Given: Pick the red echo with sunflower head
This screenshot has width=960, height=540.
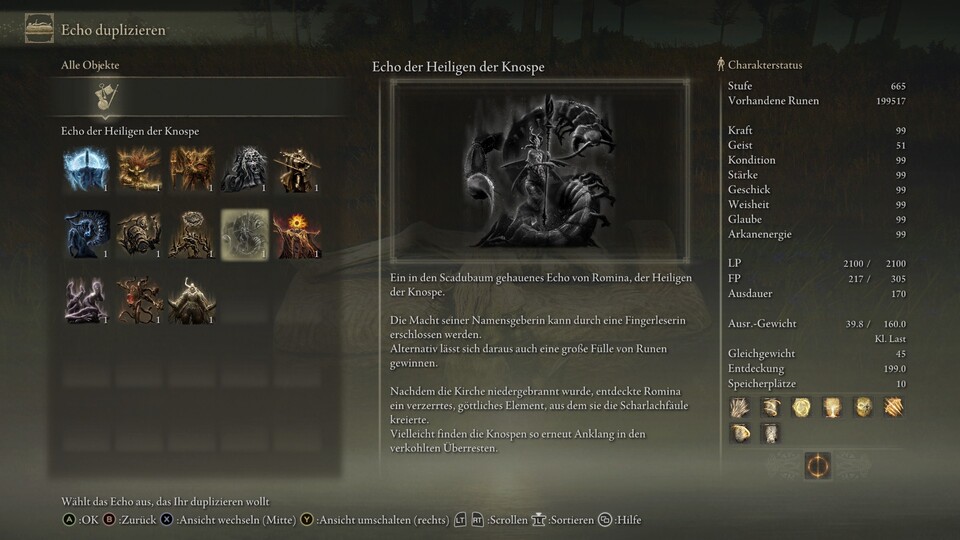Looking at the screenshot, I should (295, 234).
